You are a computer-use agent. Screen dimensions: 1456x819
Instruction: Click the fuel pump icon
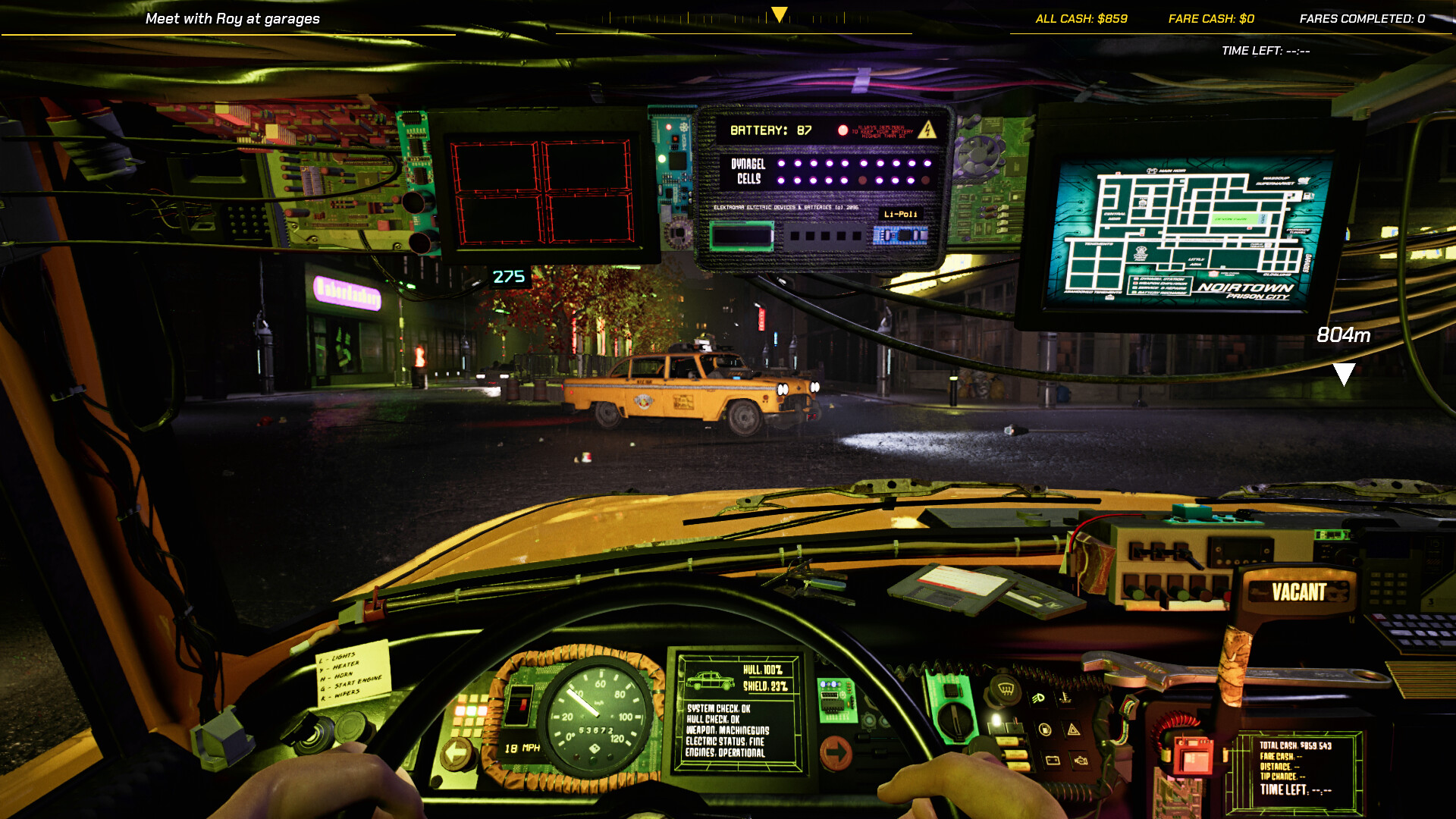point(1045,729)
